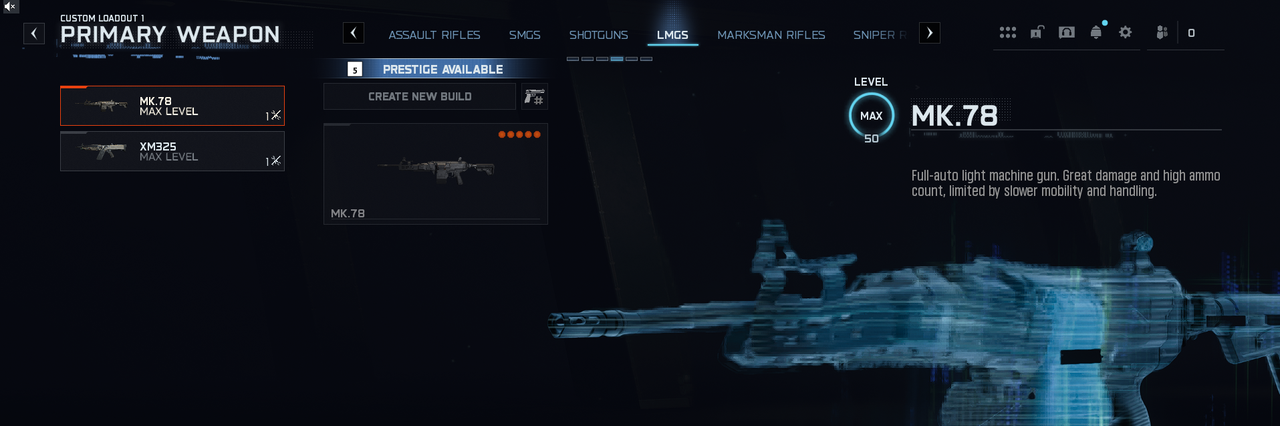
Task: Open settings with the gear icon
Action: (x=1125, y=33)
